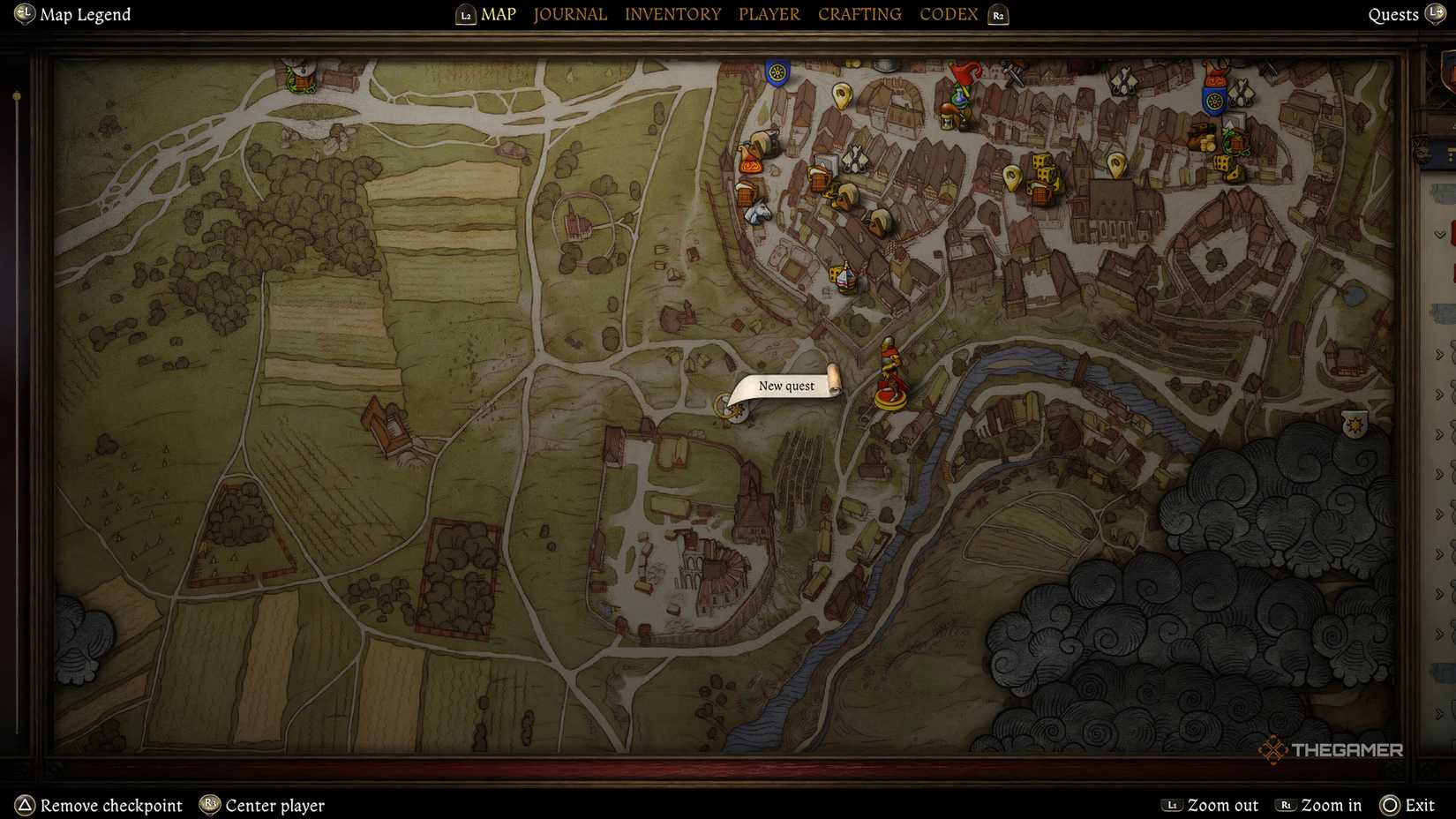Expand the second quest entry chevron on the right
Image resolution: width=1456 pixels, height=819 pixels.
click(1440, 349)
